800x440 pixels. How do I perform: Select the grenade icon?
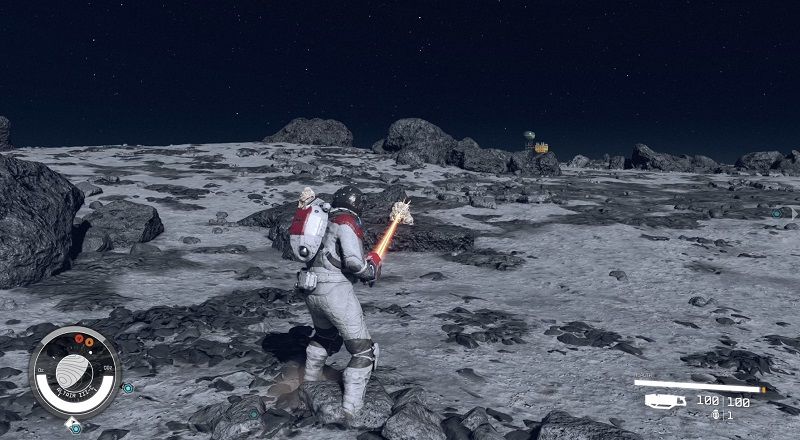pos(714,415)
